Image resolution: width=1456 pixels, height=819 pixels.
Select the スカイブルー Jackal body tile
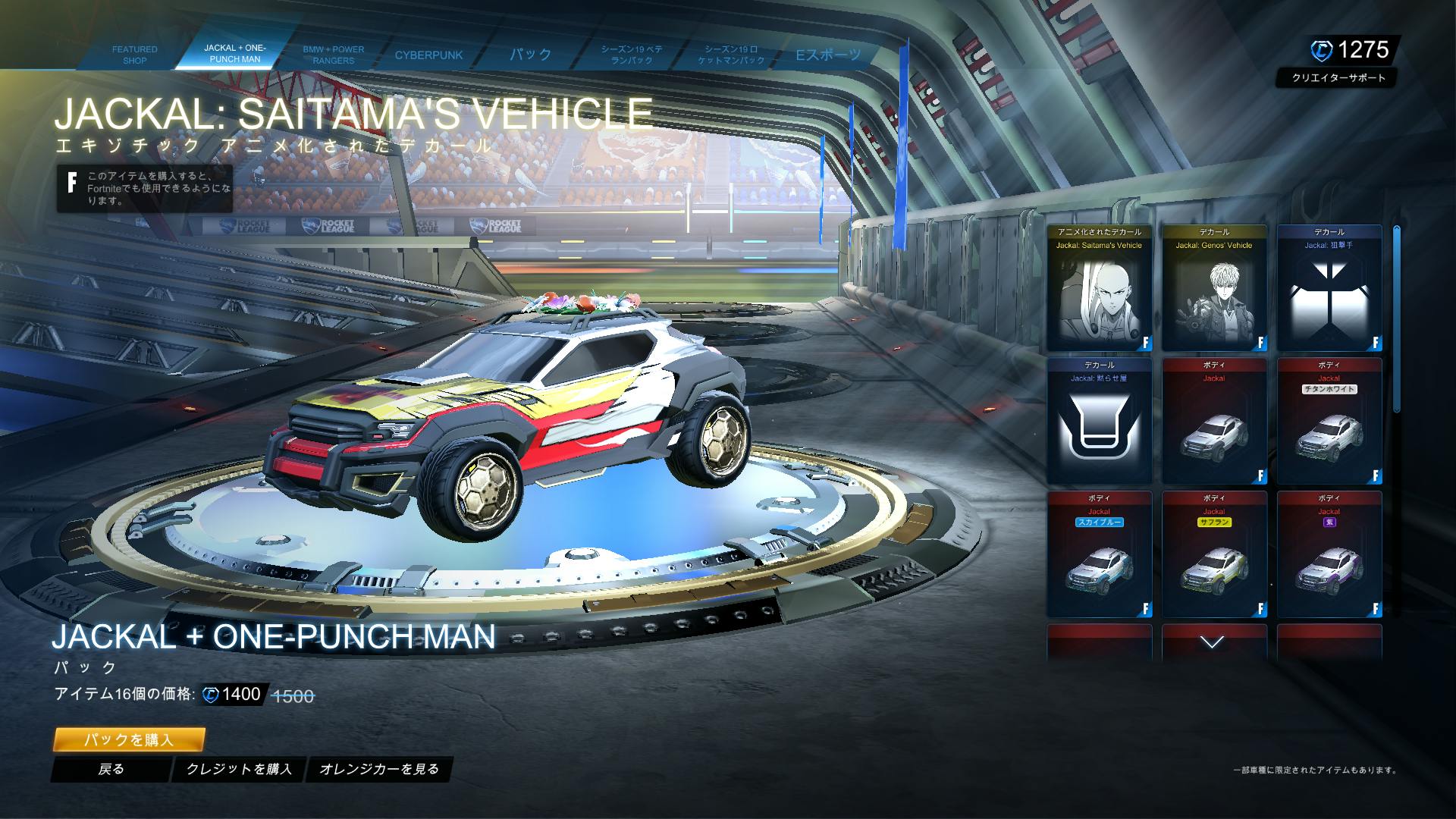1099,555
